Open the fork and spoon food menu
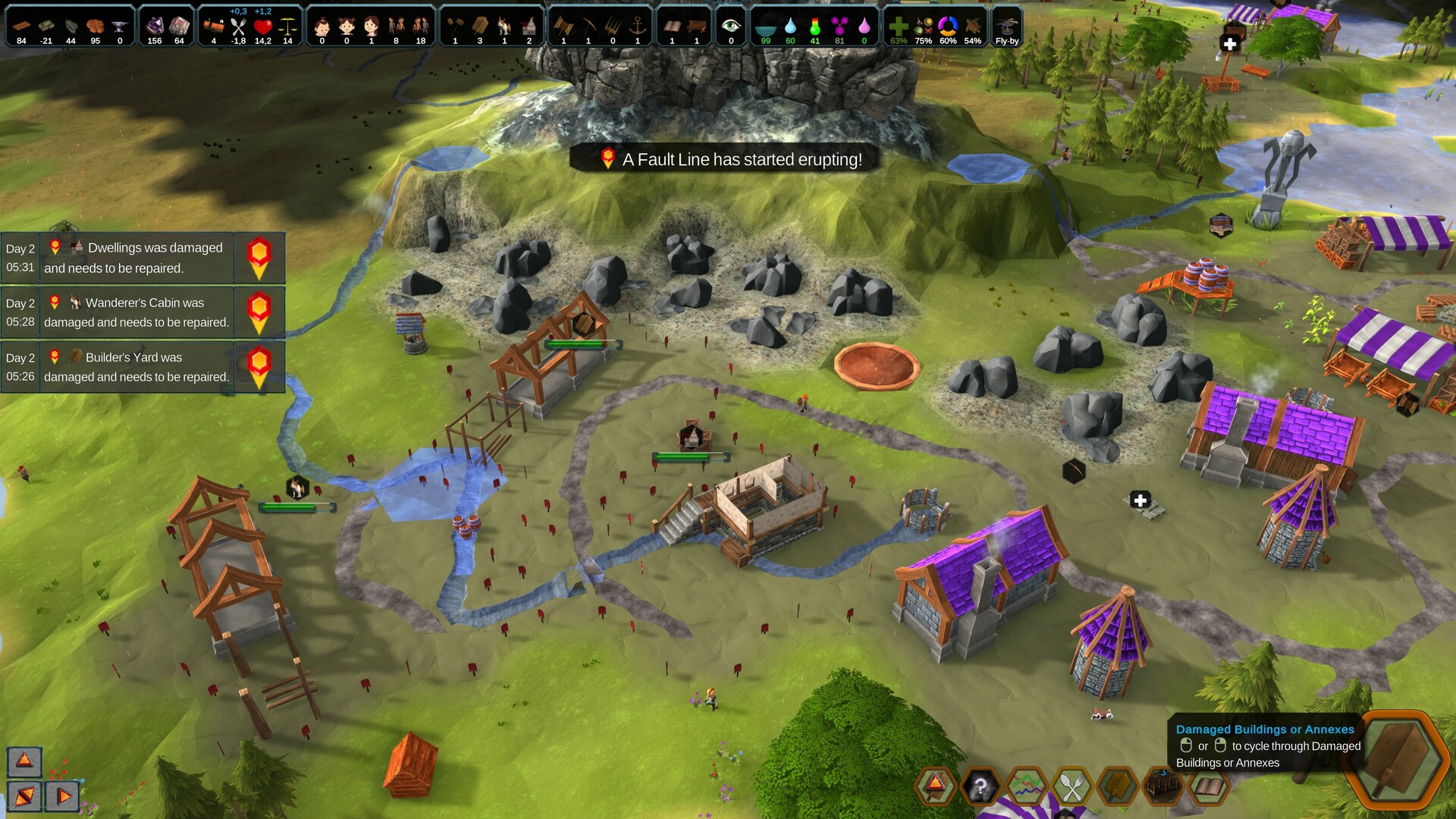The height and width of the screenshot is (819, 1456). pos(1072,787)
